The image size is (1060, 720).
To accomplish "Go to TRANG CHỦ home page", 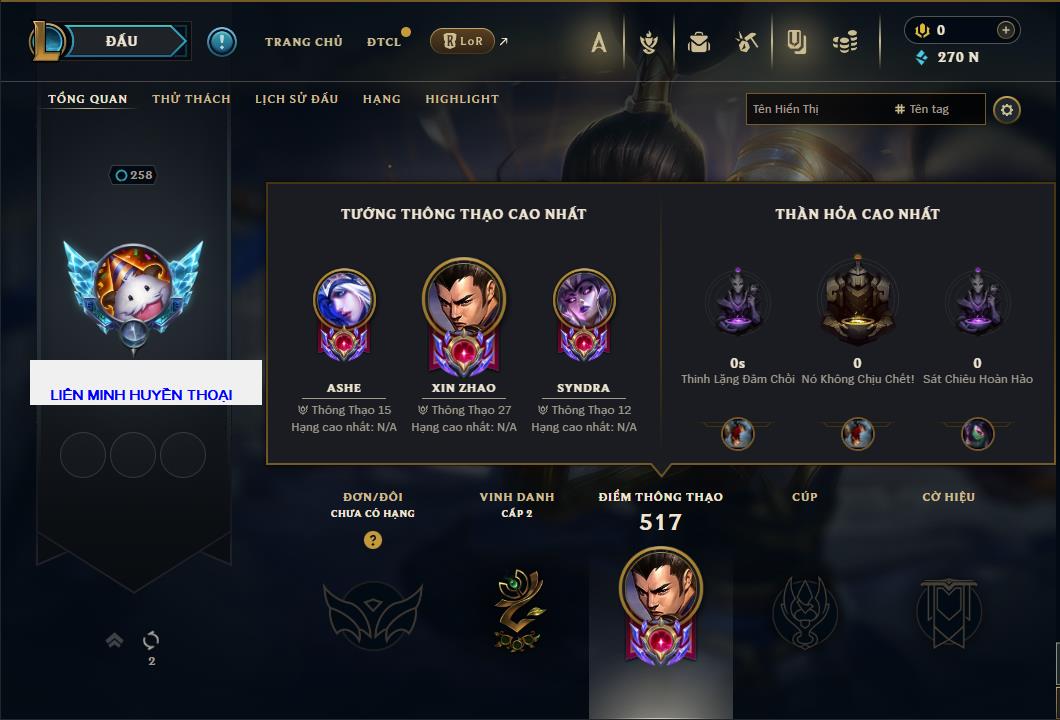I will (303, 42).
